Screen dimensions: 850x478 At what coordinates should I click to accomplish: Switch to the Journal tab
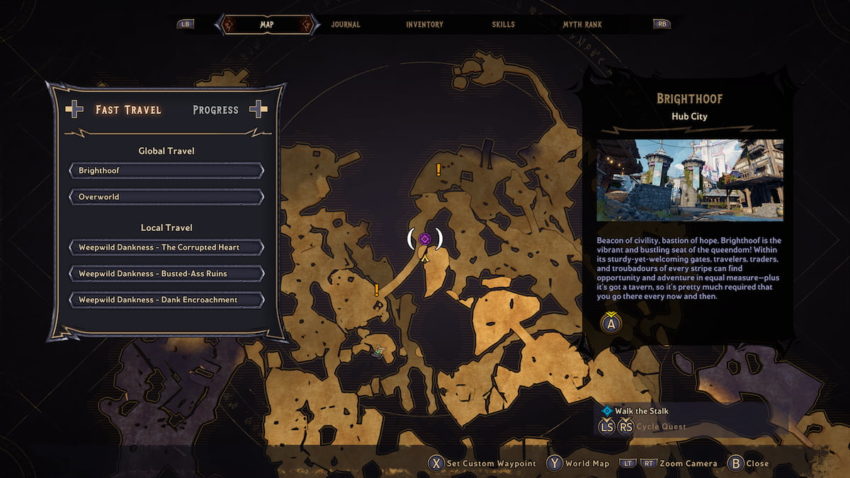pyautogui.click(x=345, y=25)
